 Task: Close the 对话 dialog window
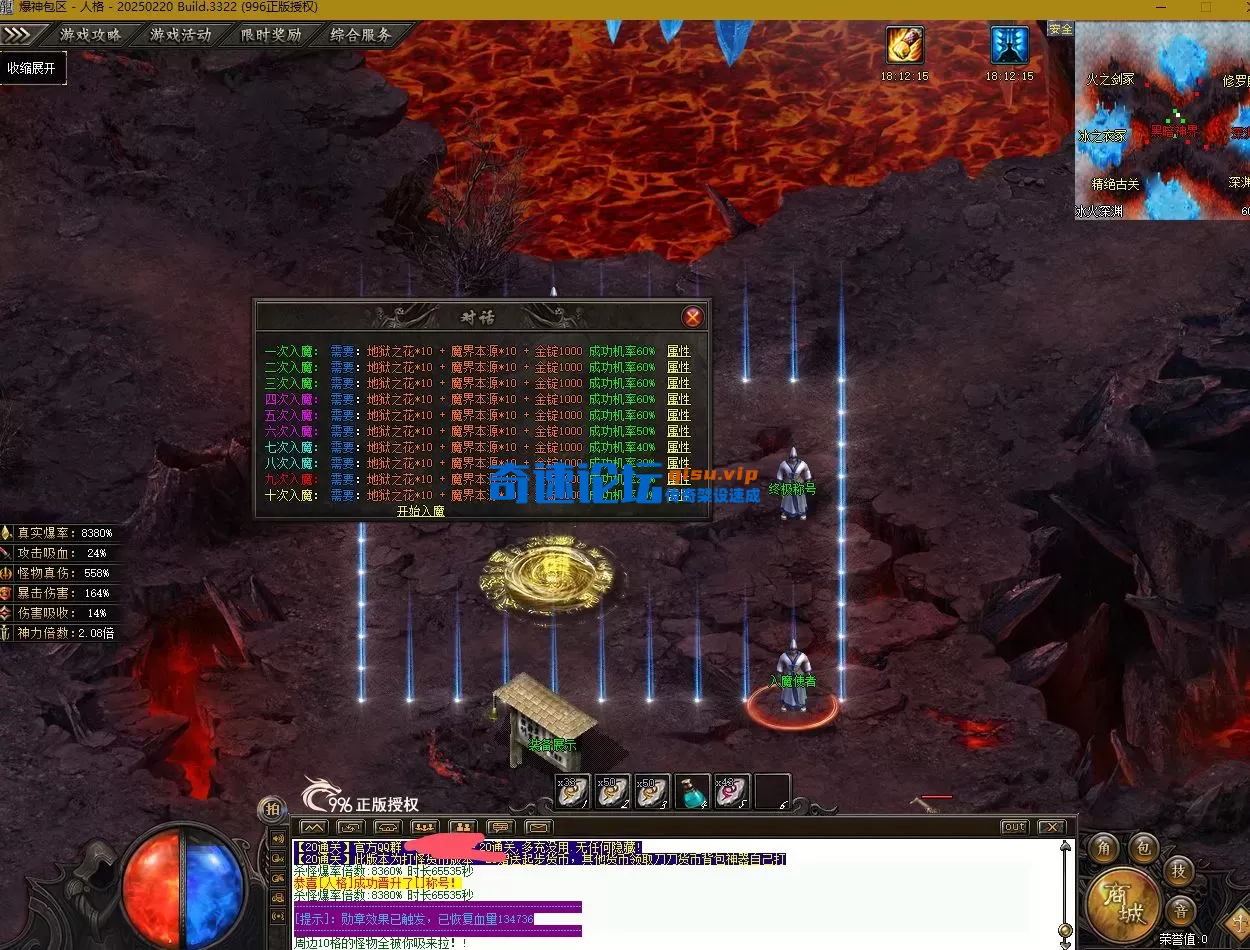point(692,318)
